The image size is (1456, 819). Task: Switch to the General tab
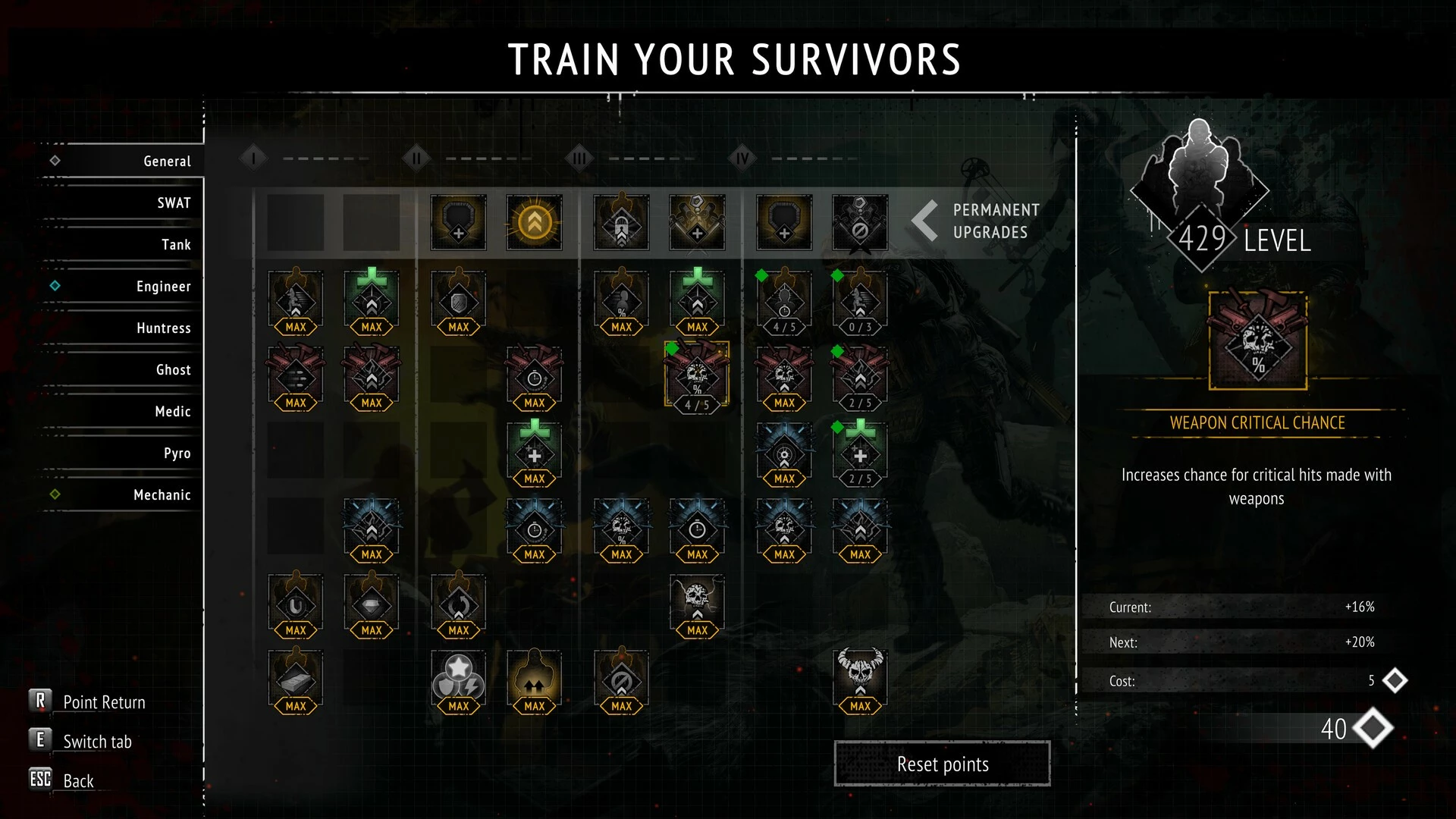coord(167,162)
